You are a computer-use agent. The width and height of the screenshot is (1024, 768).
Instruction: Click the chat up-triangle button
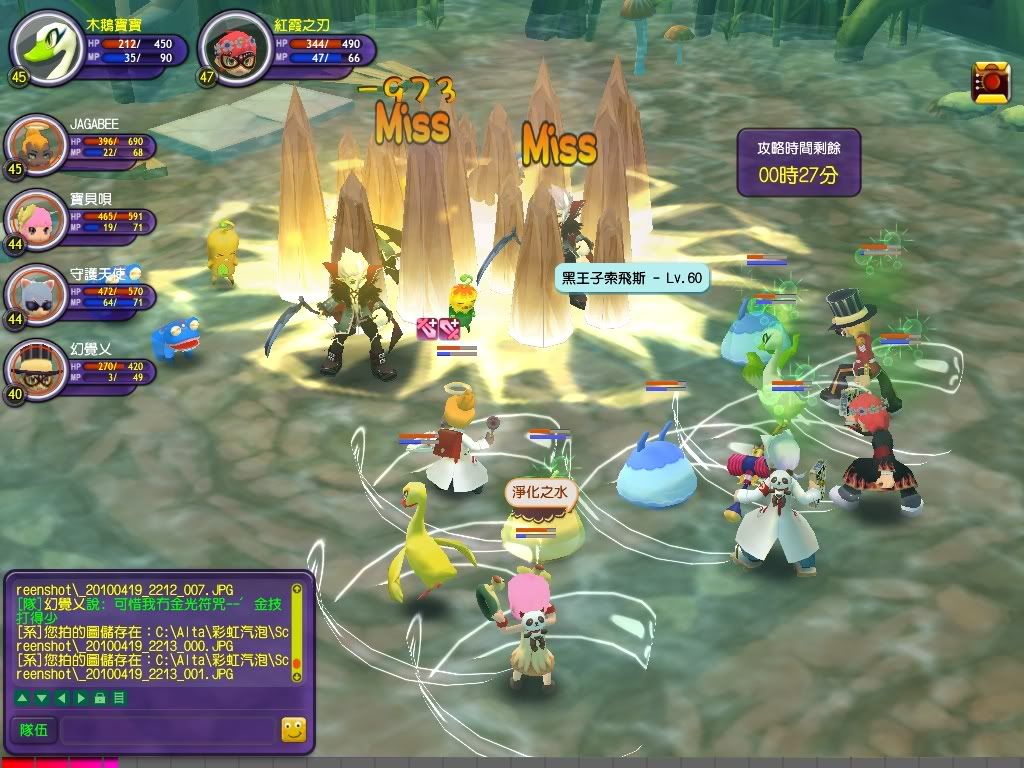22,697
